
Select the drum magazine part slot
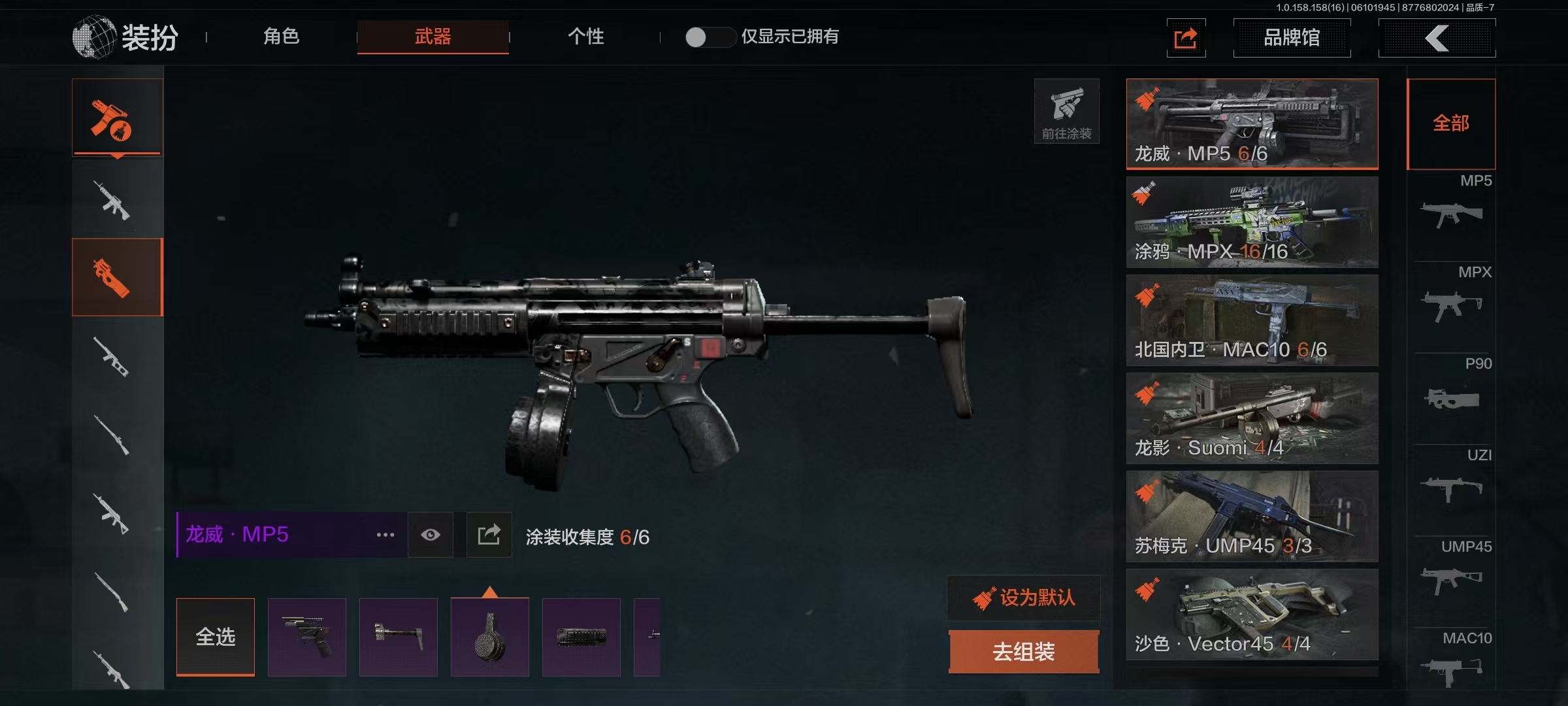490,637
